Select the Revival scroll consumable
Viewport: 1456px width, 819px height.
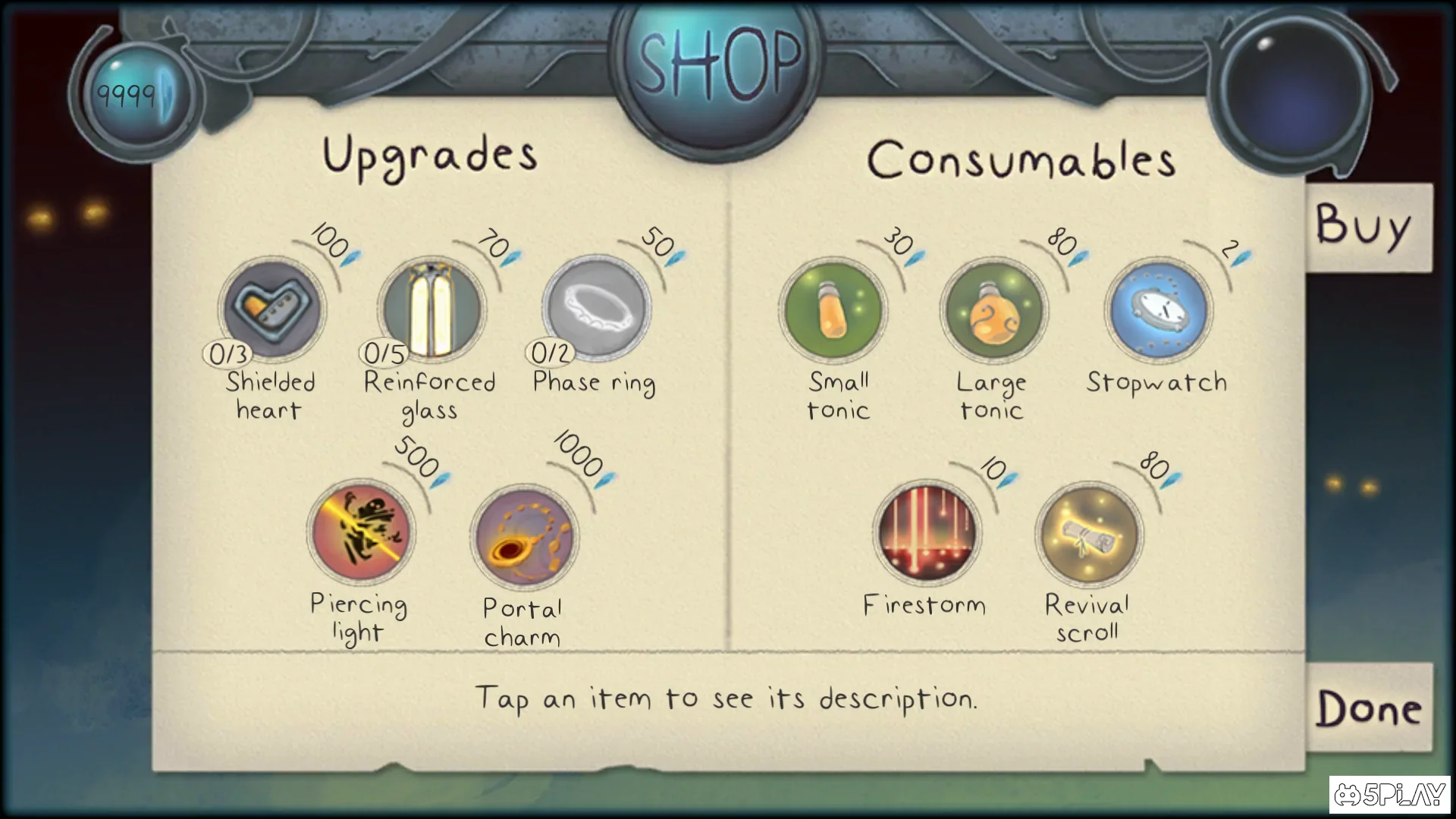[1089, 535]
